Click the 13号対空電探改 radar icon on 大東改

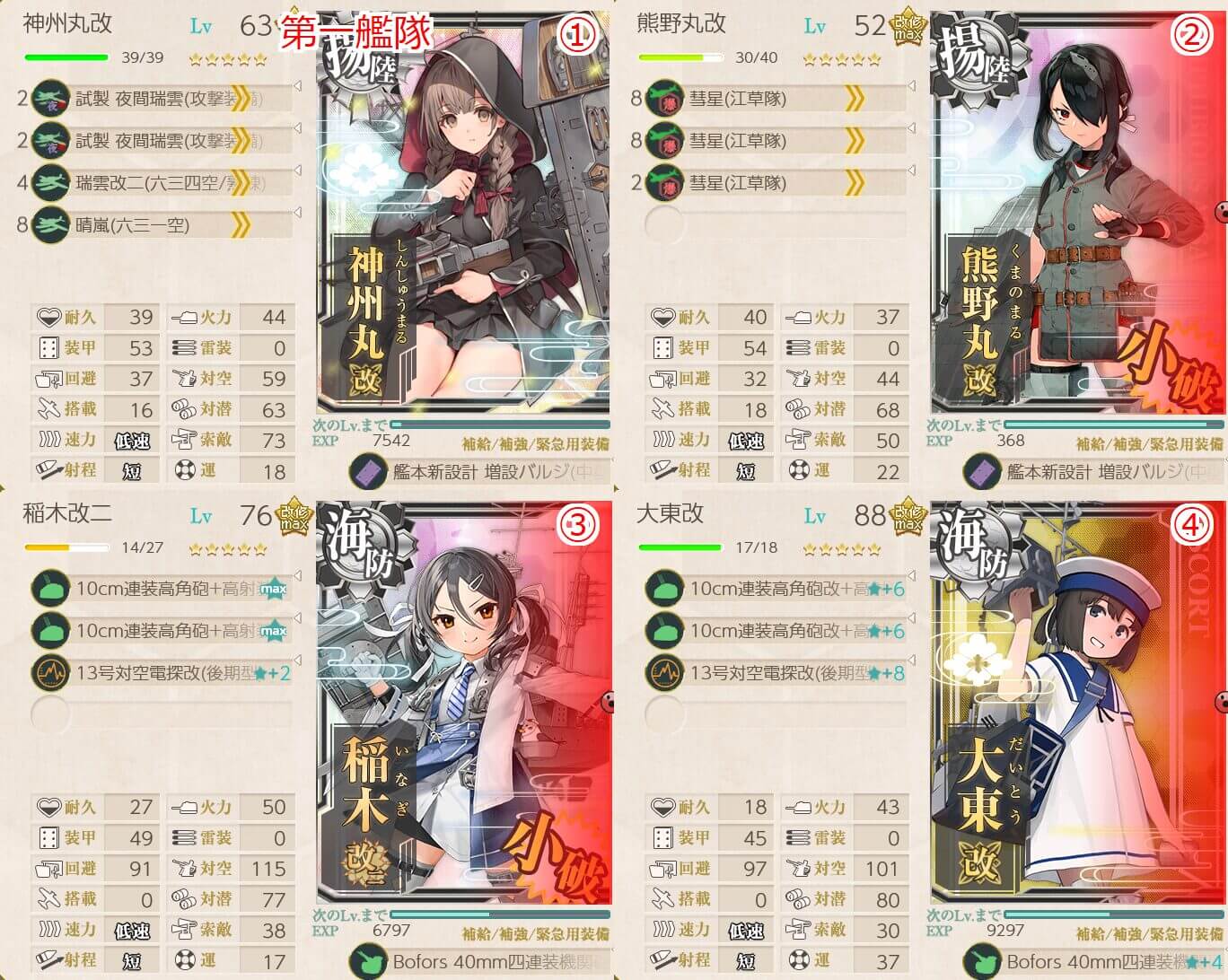(662, 670)
